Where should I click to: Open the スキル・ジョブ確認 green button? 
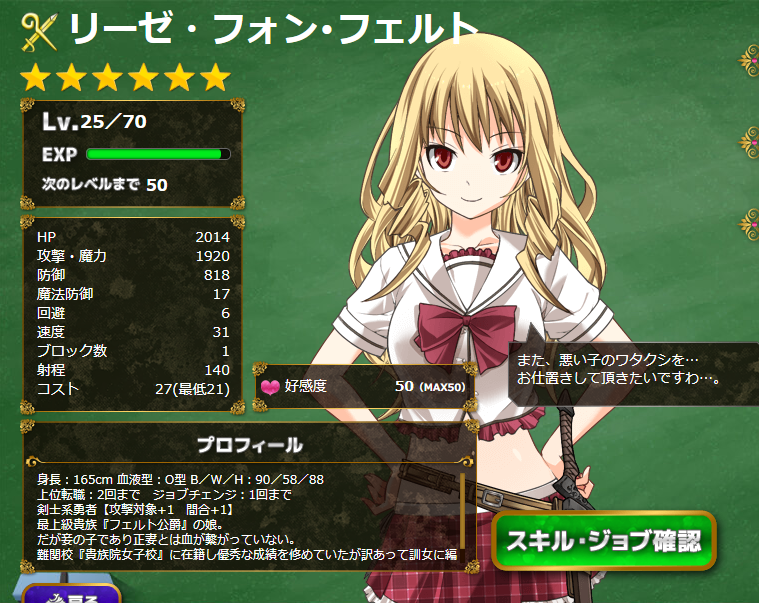coord(603,542)
